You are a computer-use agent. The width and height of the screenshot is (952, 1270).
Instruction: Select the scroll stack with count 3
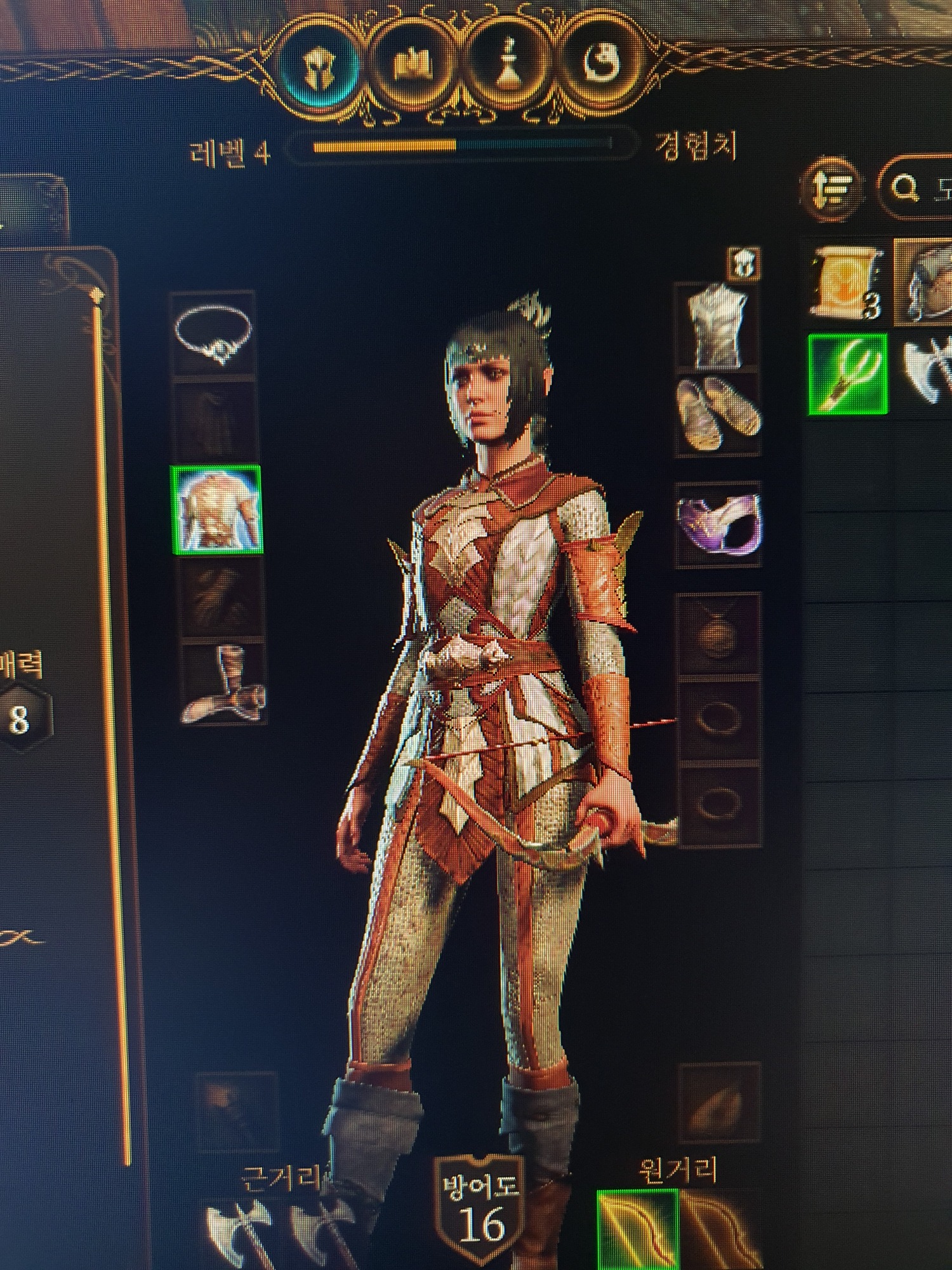[848, 282]
